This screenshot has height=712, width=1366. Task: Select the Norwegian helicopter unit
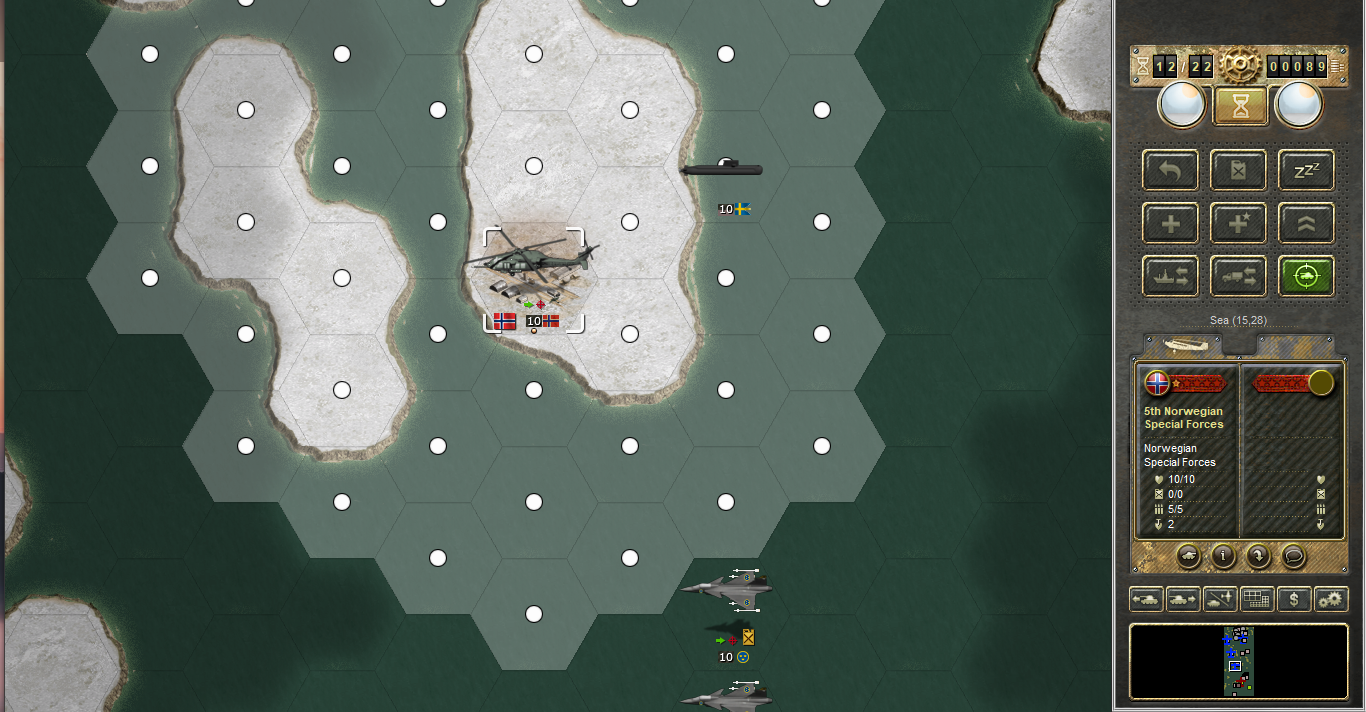tap(531, 265)
